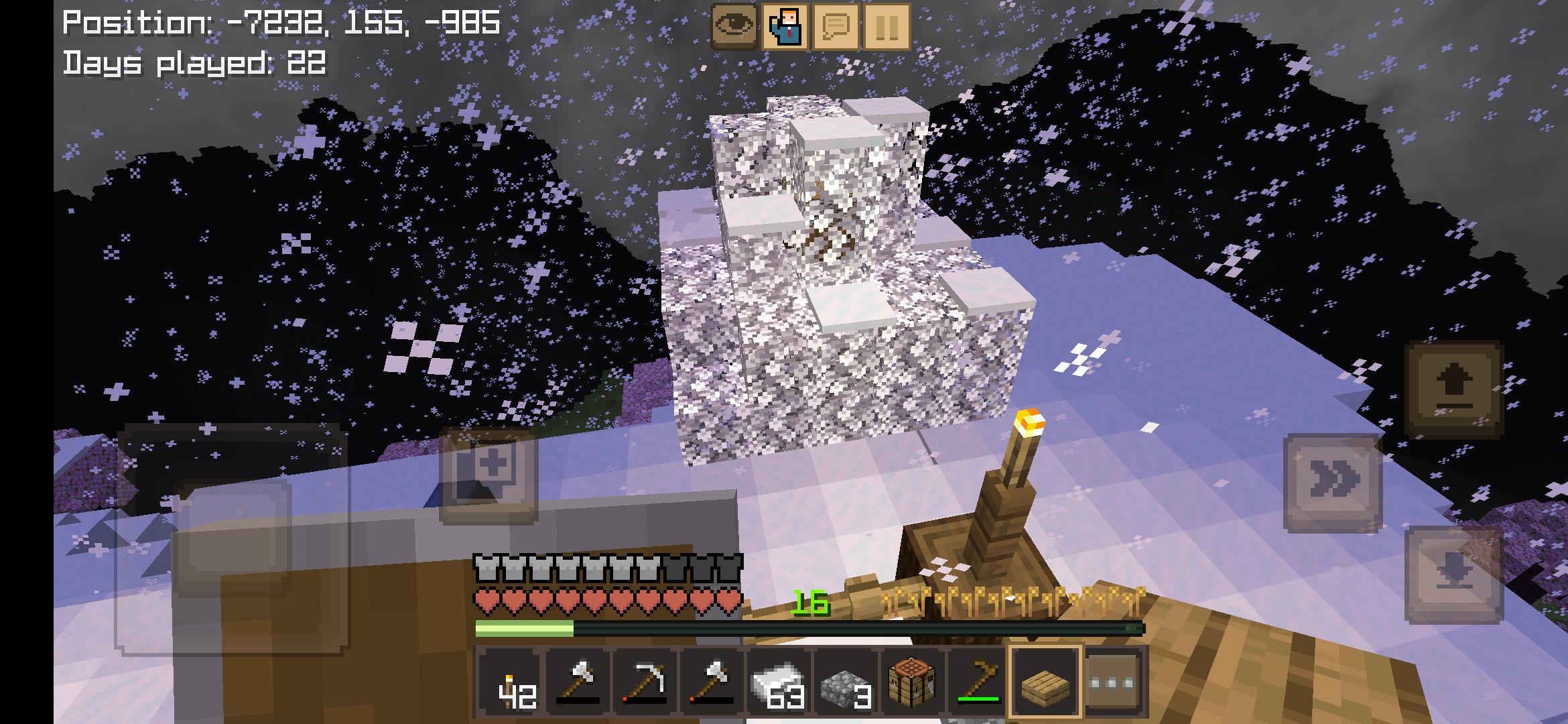Select the iron ingot stack of 63
Screen dimensions: 1568x724
[777, 682]
